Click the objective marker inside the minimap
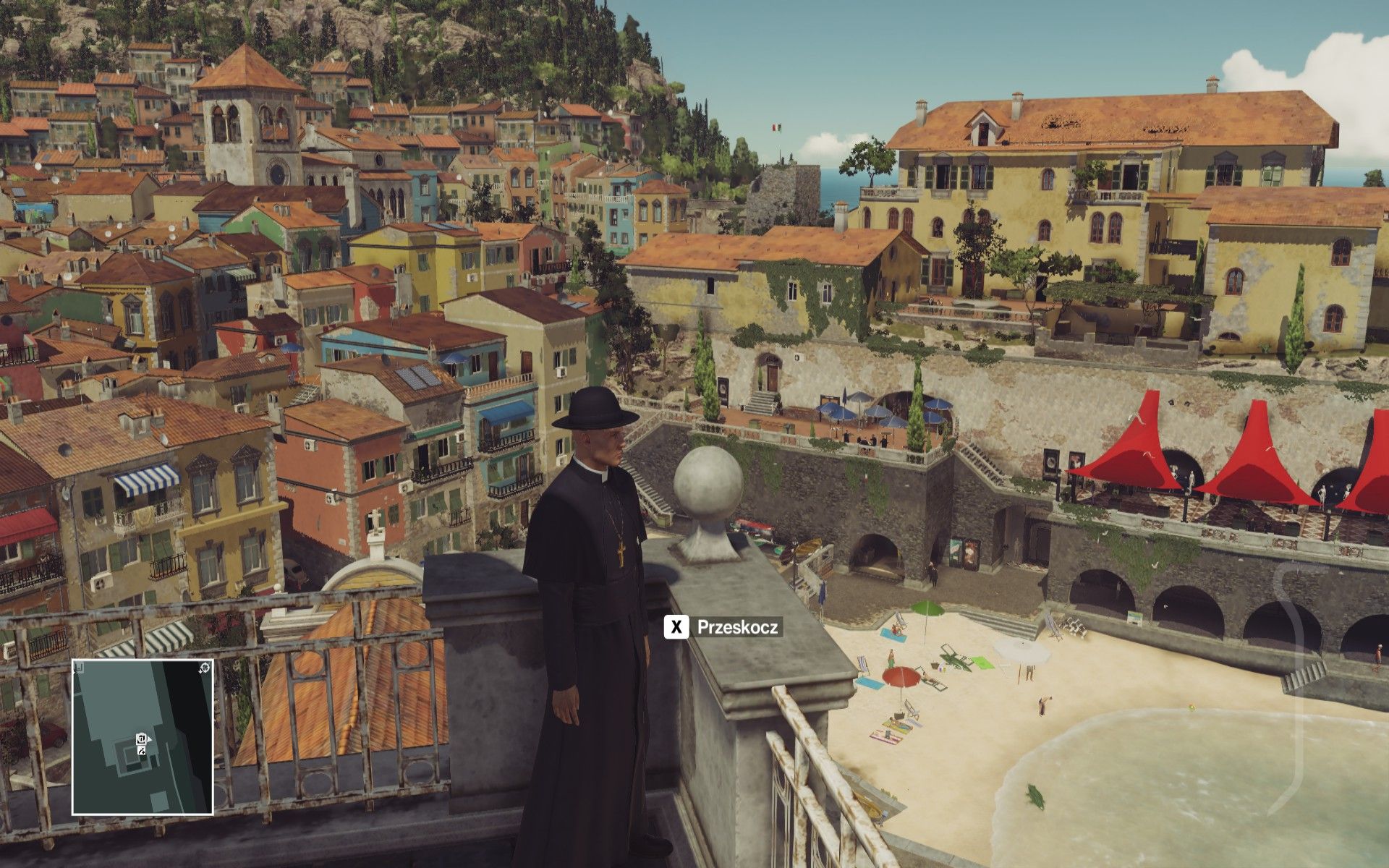 pos(141,738)
